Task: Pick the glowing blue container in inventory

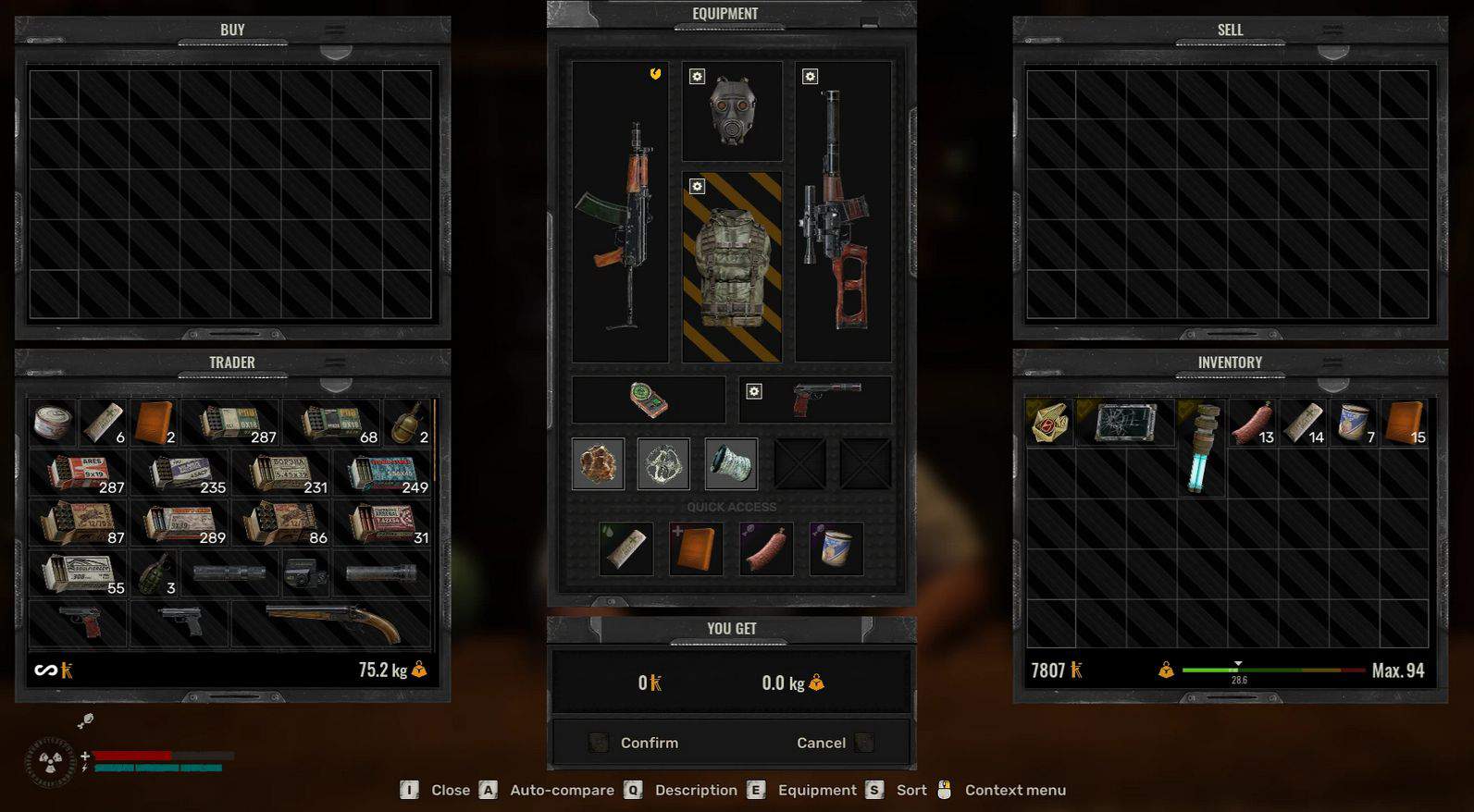Action: pos(1201,449)
